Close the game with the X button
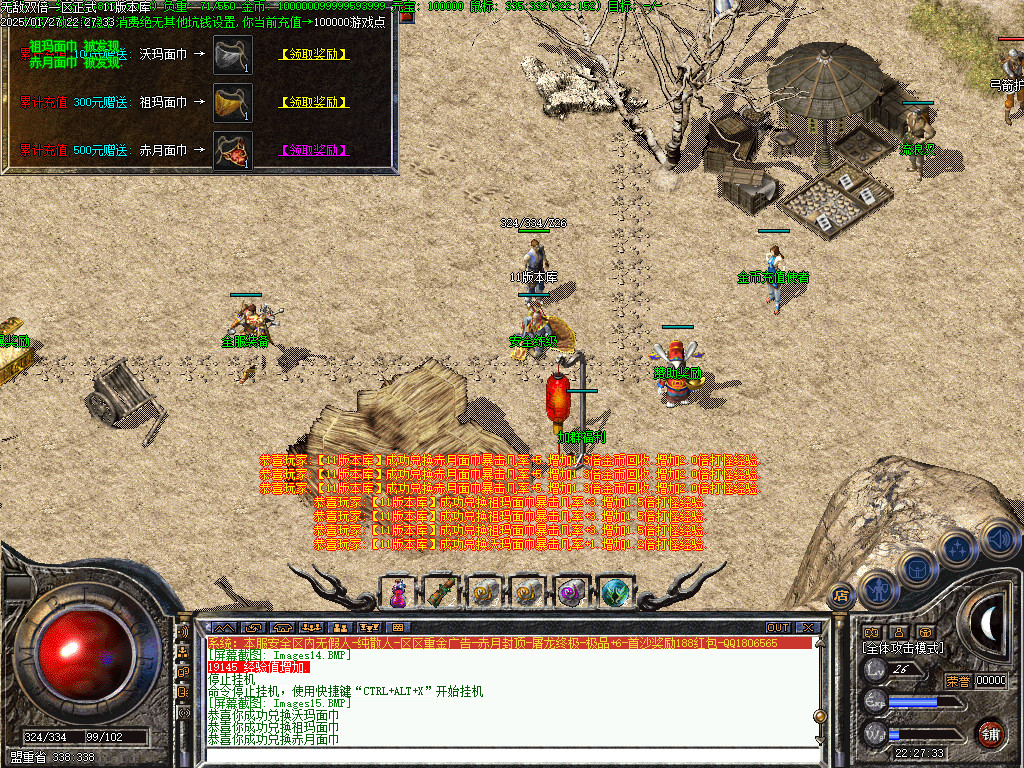This screenshot has height=768, width=1024. click(807, 627)
